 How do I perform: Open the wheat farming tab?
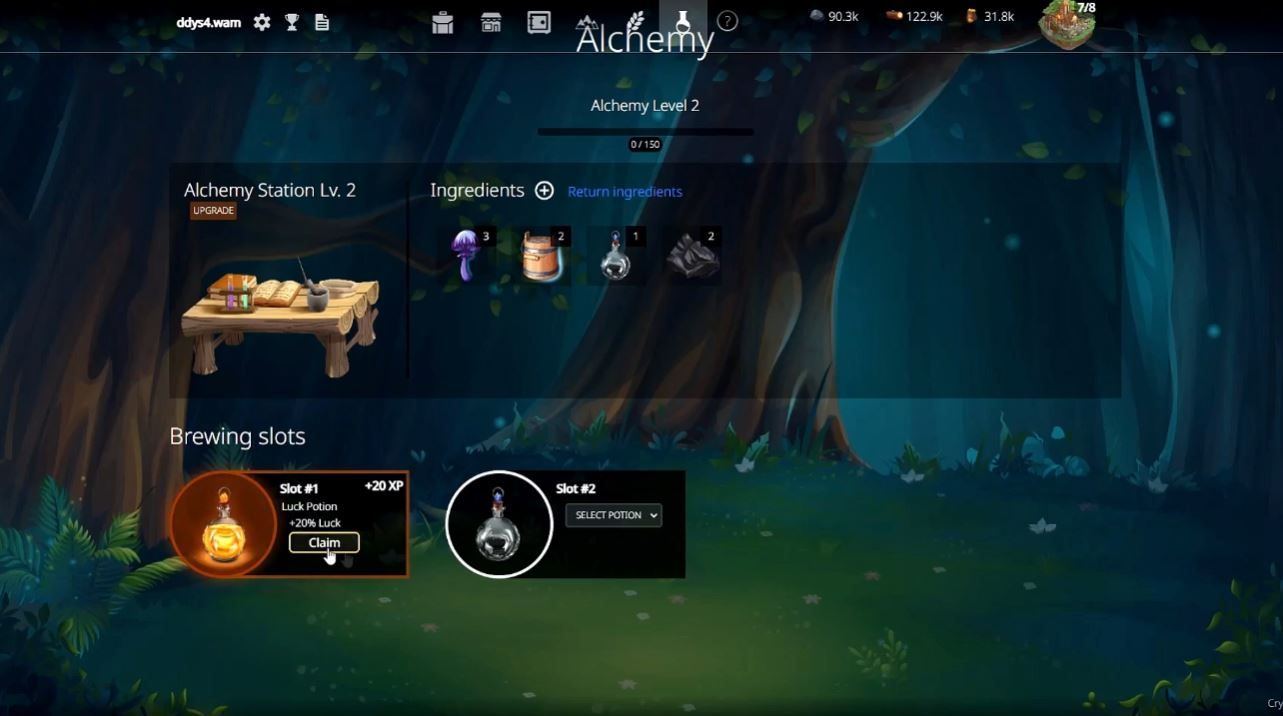[636, 22]
